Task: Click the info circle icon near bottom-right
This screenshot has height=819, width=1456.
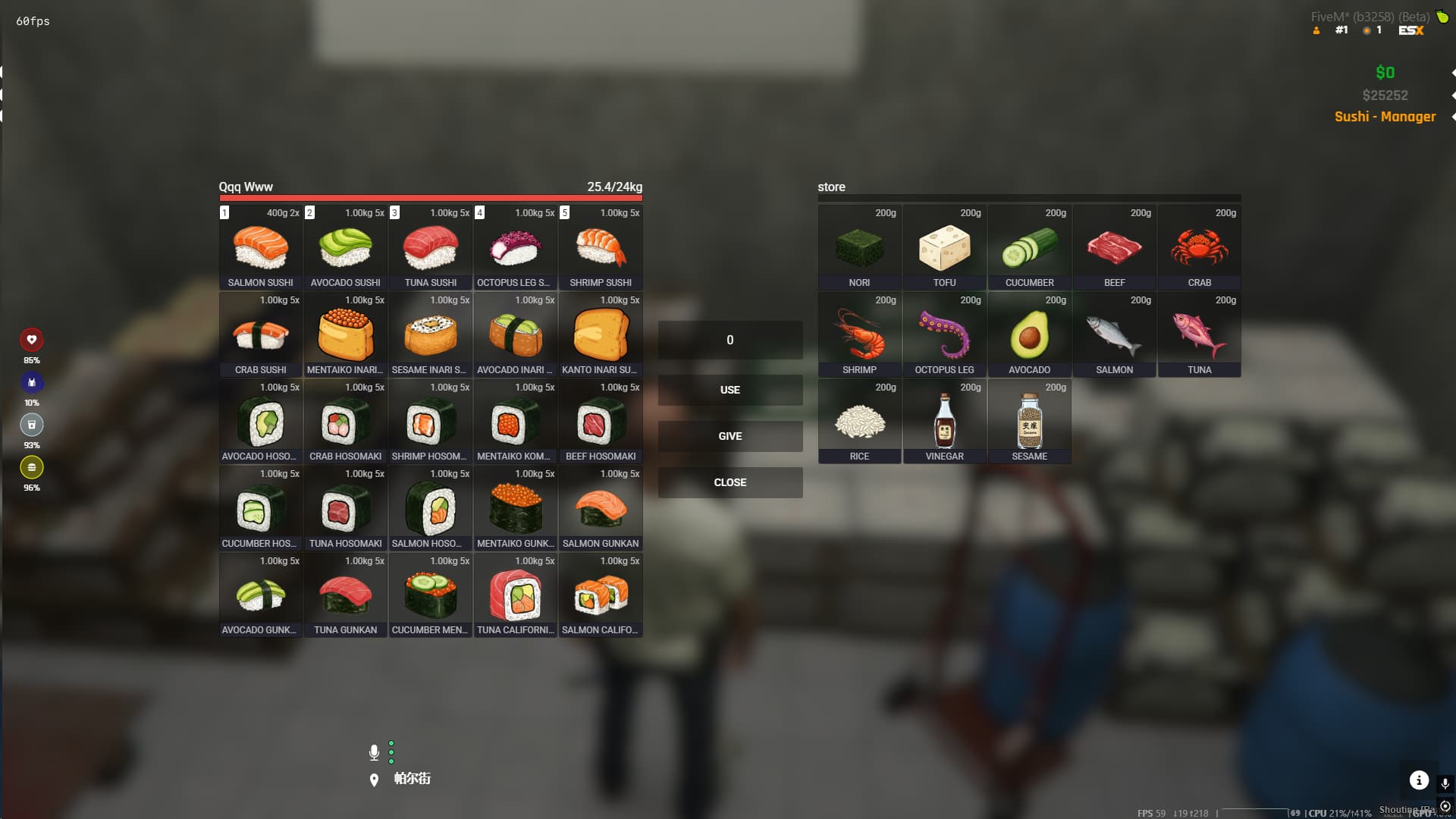Action: coord(1420,780)
